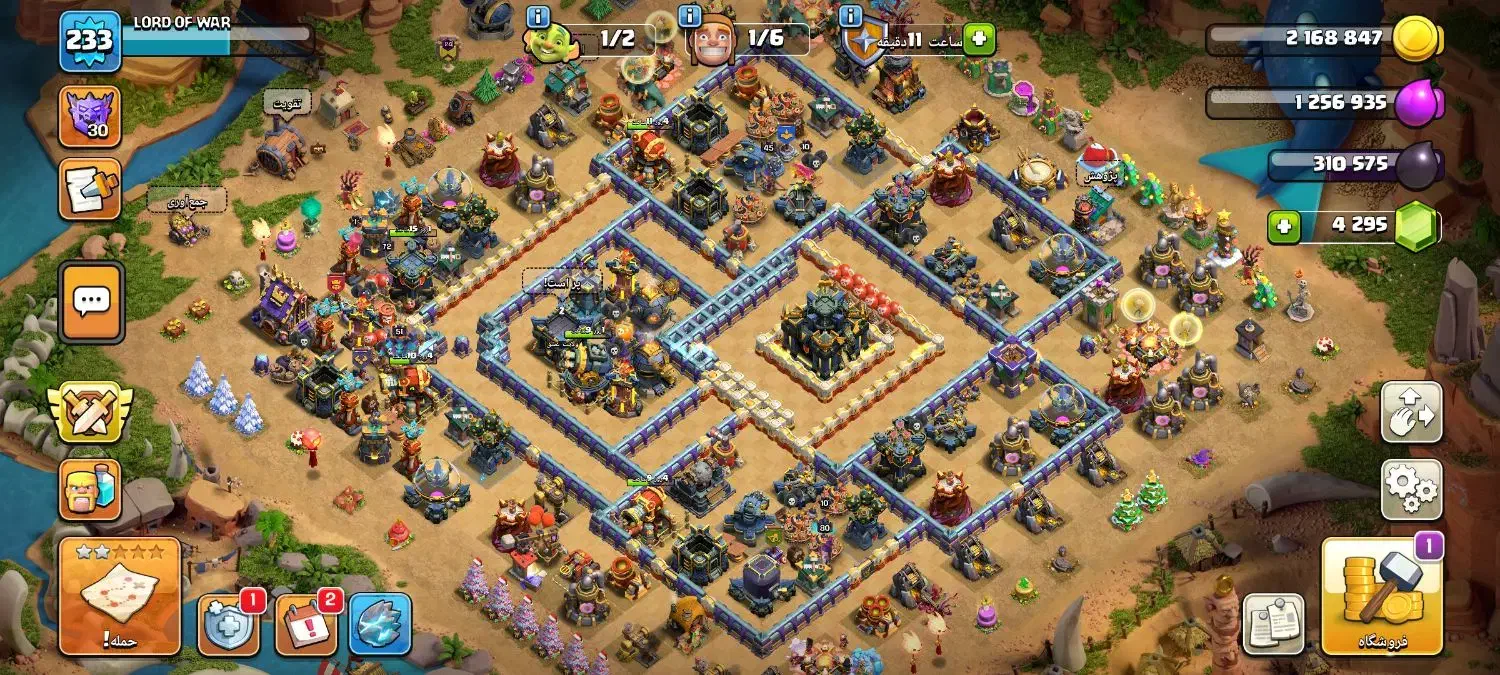Open the shield plus button with notification

pyautogui.click(x=228, y=624)
